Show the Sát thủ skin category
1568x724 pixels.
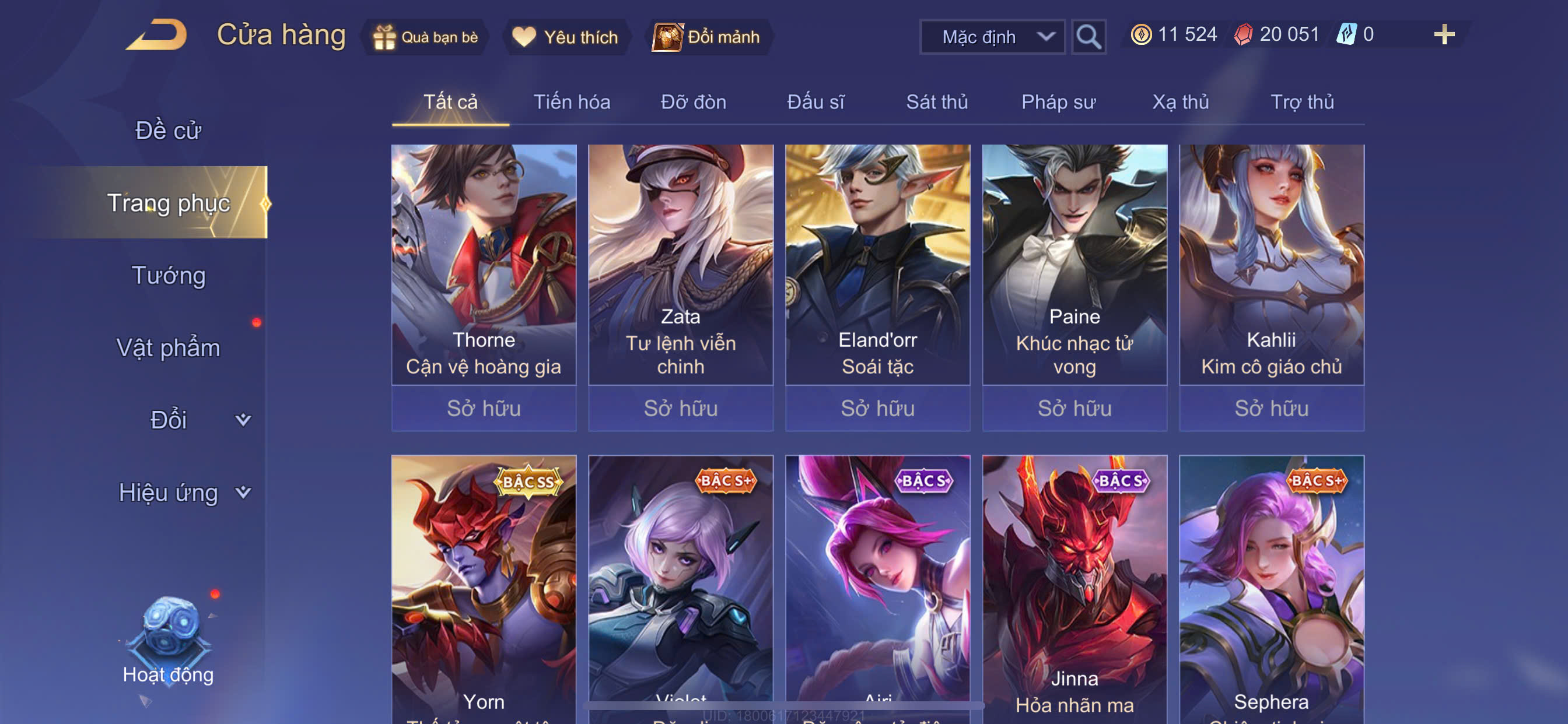point(937,102)
